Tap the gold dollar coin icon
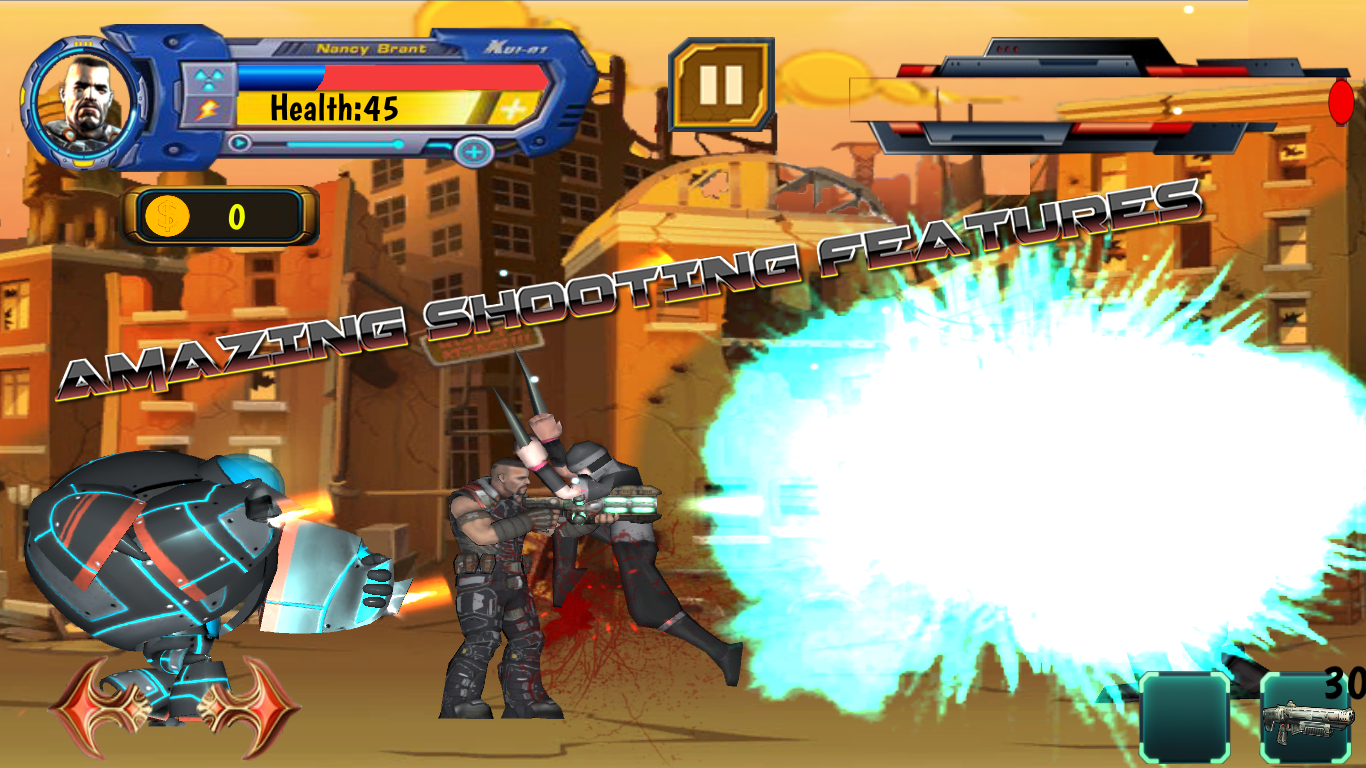This screenshot has height=768, width=1366. tap(167, 215)
